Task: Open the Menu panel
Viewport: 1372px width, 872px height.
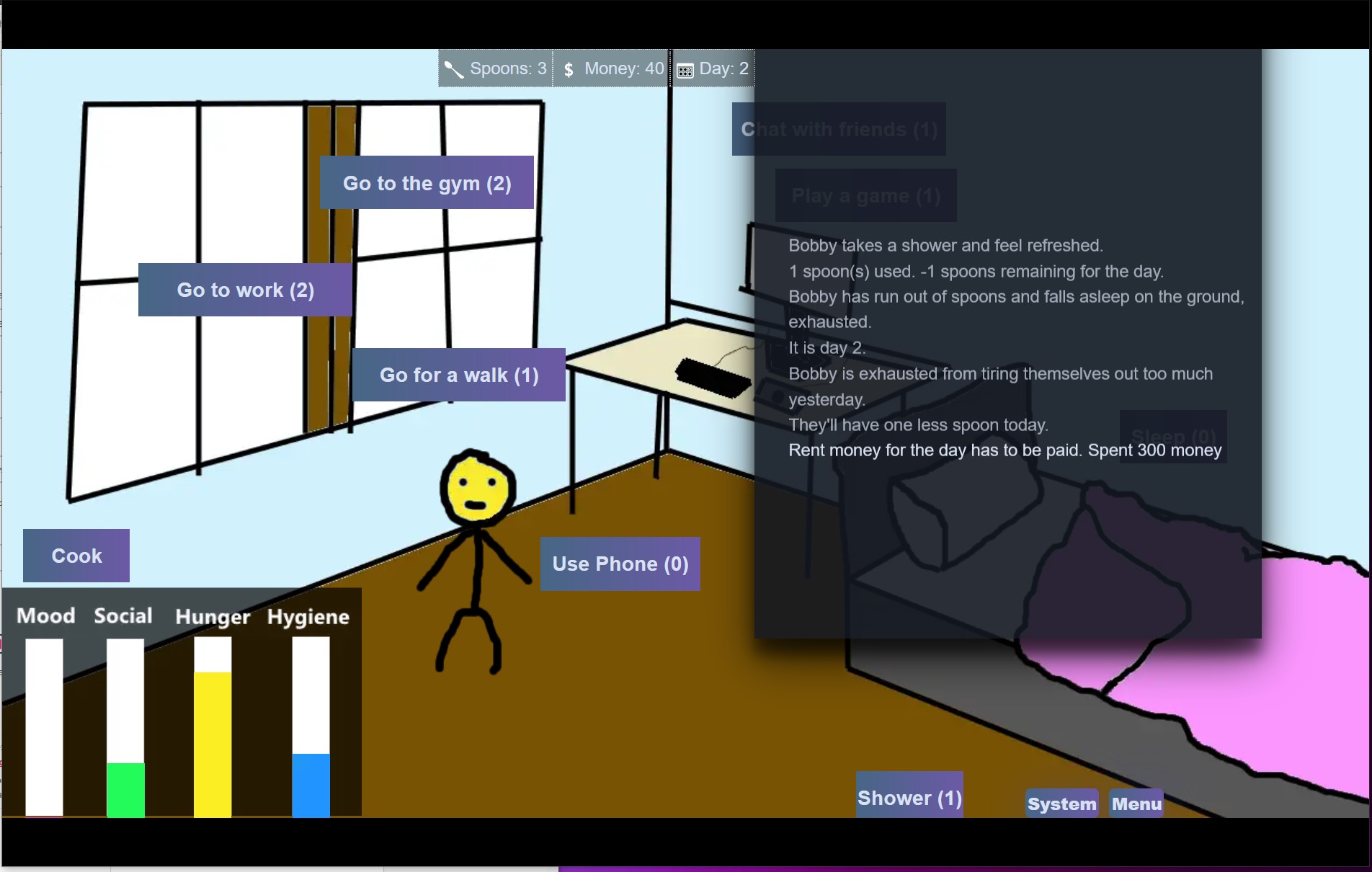Action: (x=1136, y=803)
